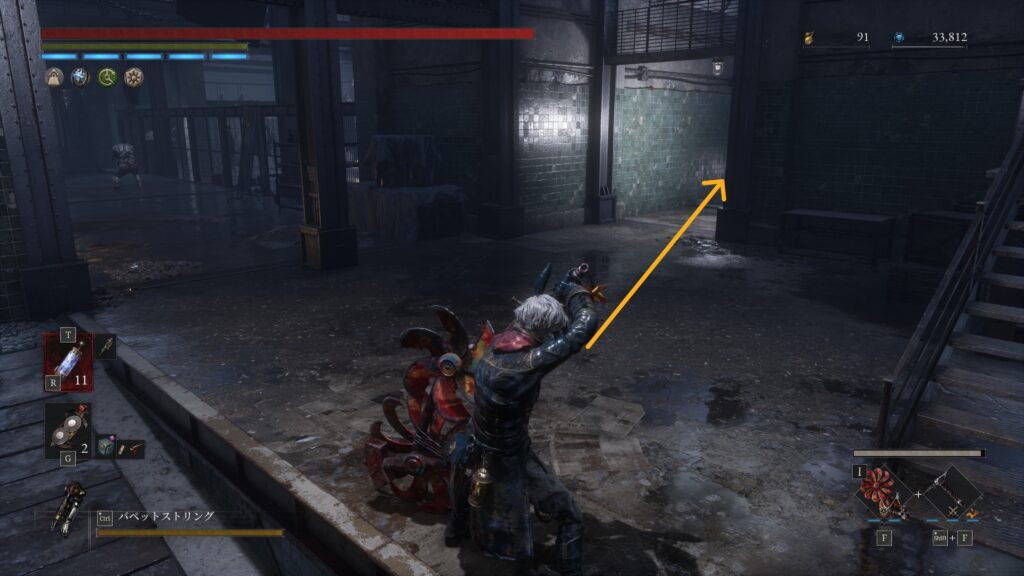The height and width of the screenshot is (576, 1024).
Task: Select the secondary weapon diamond slot
Action: click(x=950, y=494)
